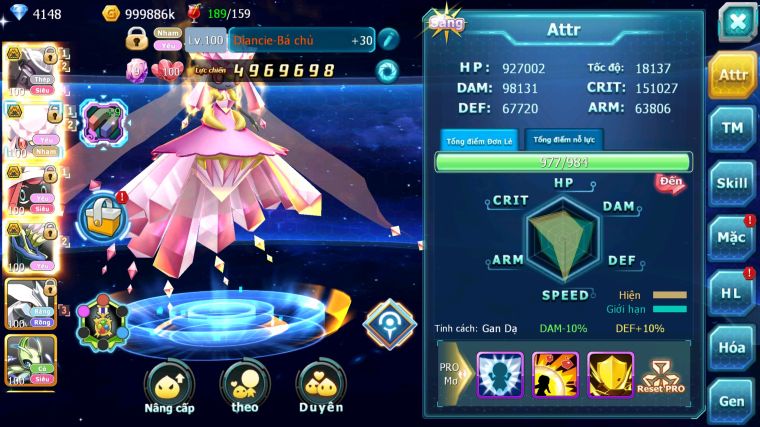
Task: Open the treasure chest with alert badge
Action: pos(102,215)
